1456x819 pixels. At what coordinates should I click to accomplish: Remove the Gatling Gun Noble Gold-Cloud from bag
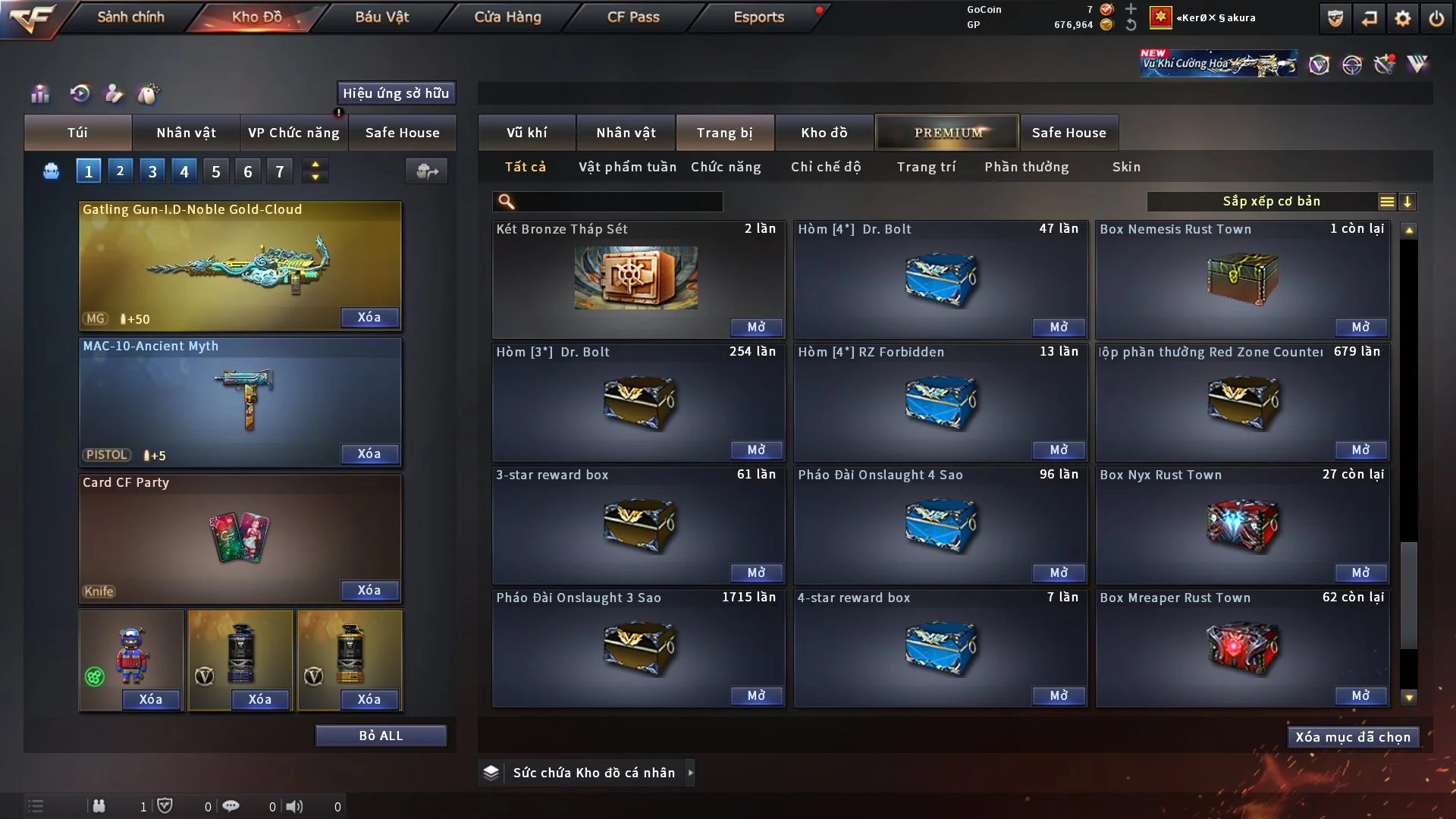[369, 317]
